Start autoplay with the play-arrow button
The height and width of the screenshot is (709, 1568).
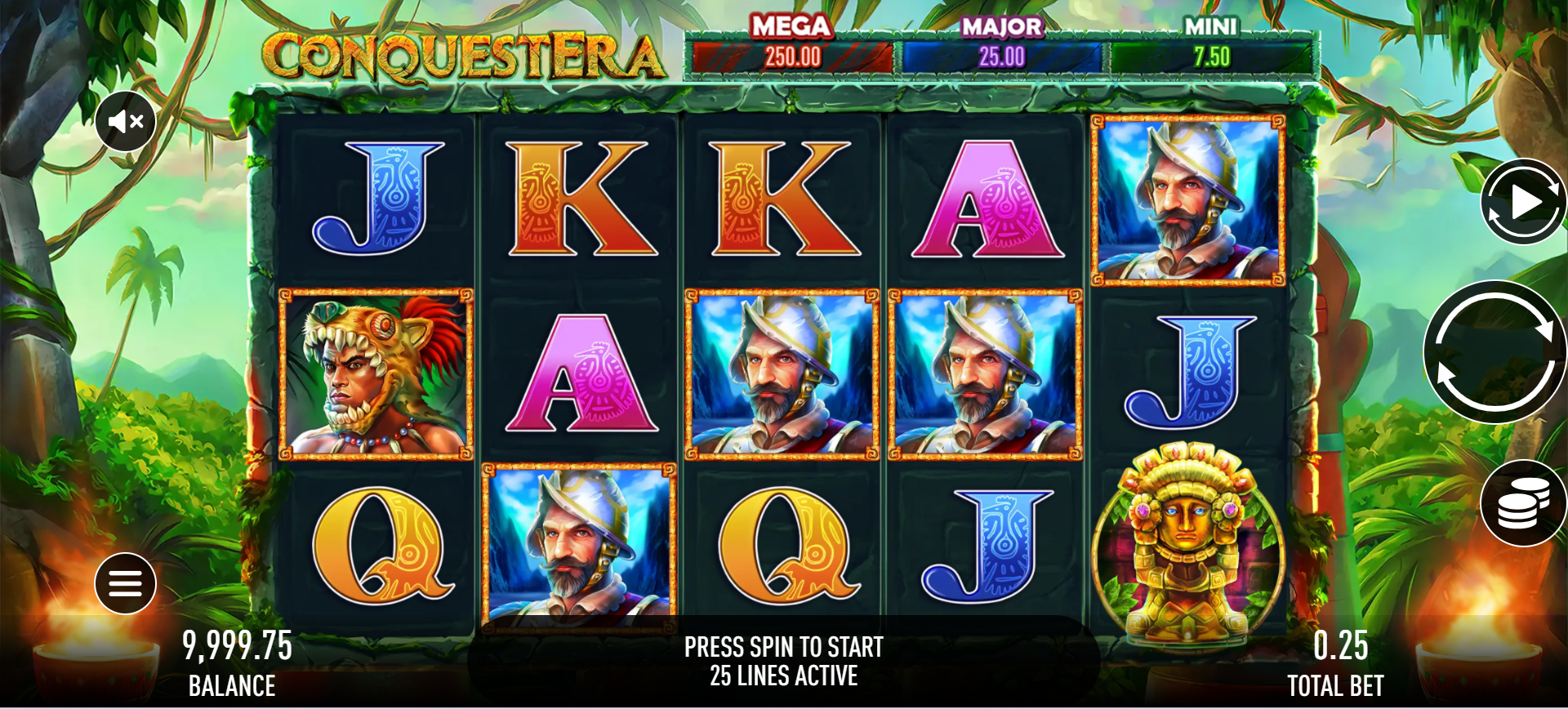tap(1521, 202)
